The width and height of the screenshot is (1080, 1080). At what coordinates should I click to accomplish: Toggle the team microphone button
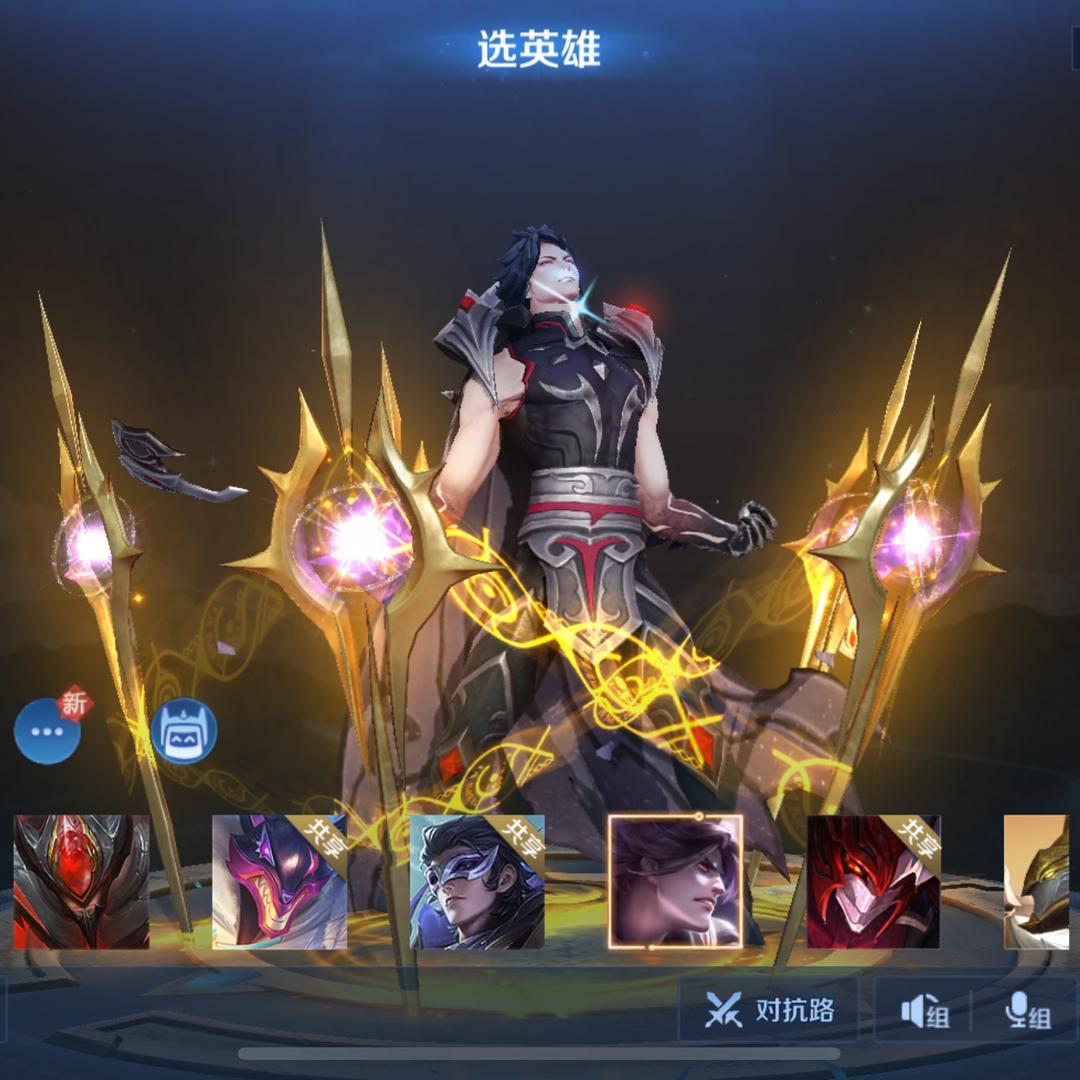(x=1027, y=1013)
